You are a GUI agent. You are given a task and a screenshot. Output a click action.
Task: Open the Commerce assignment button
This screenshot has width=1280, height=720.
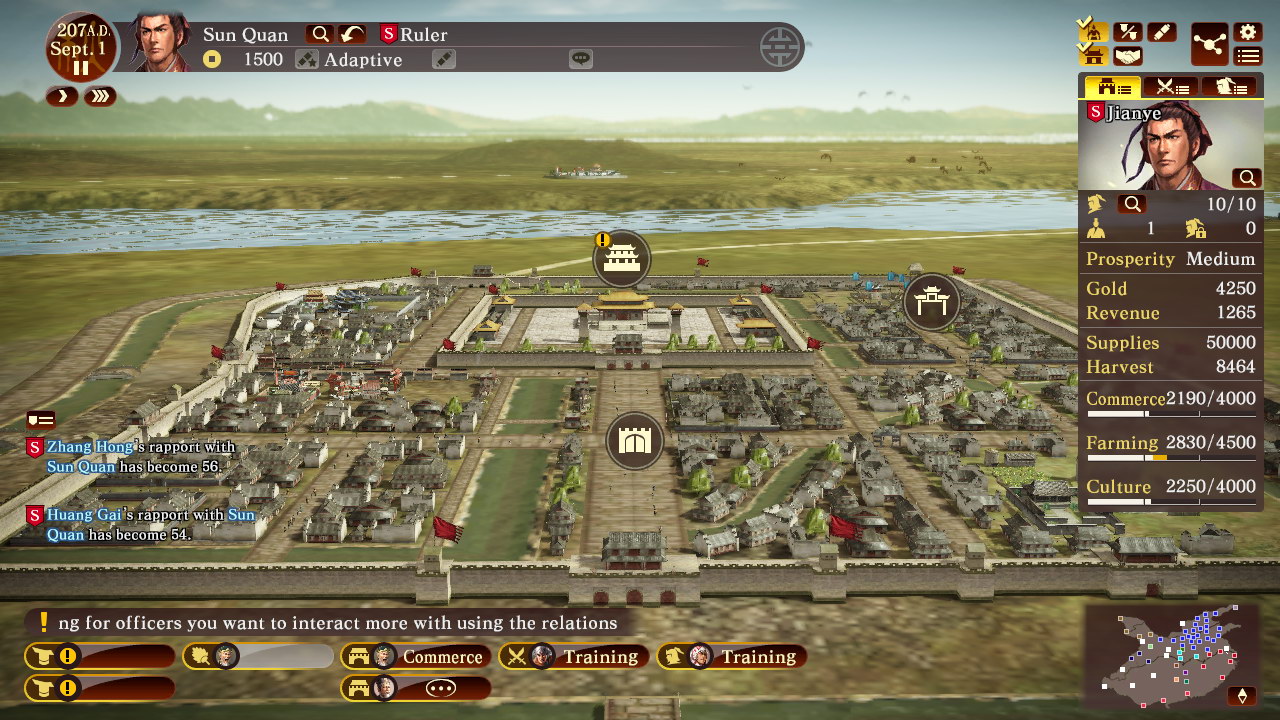(416, 657)
